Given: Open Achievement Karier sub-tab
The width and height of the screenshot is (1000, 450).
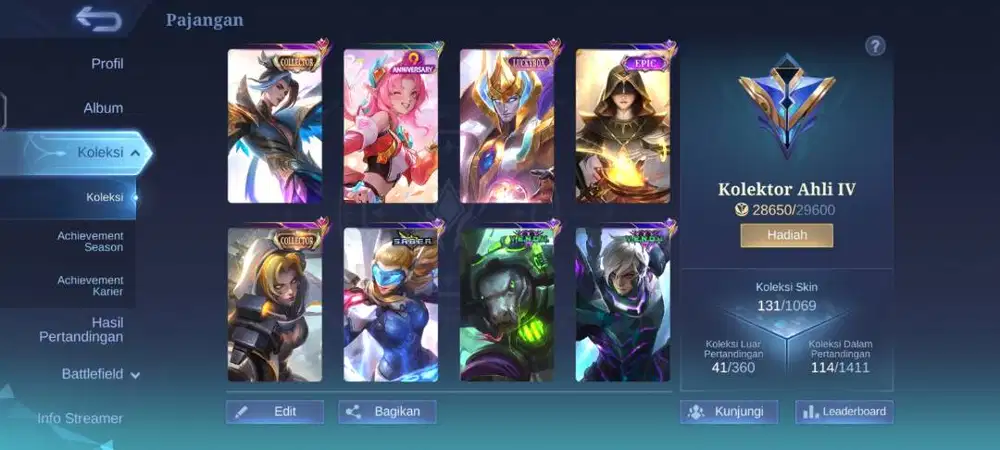Looking at the screenshot, I should point(90,286).
